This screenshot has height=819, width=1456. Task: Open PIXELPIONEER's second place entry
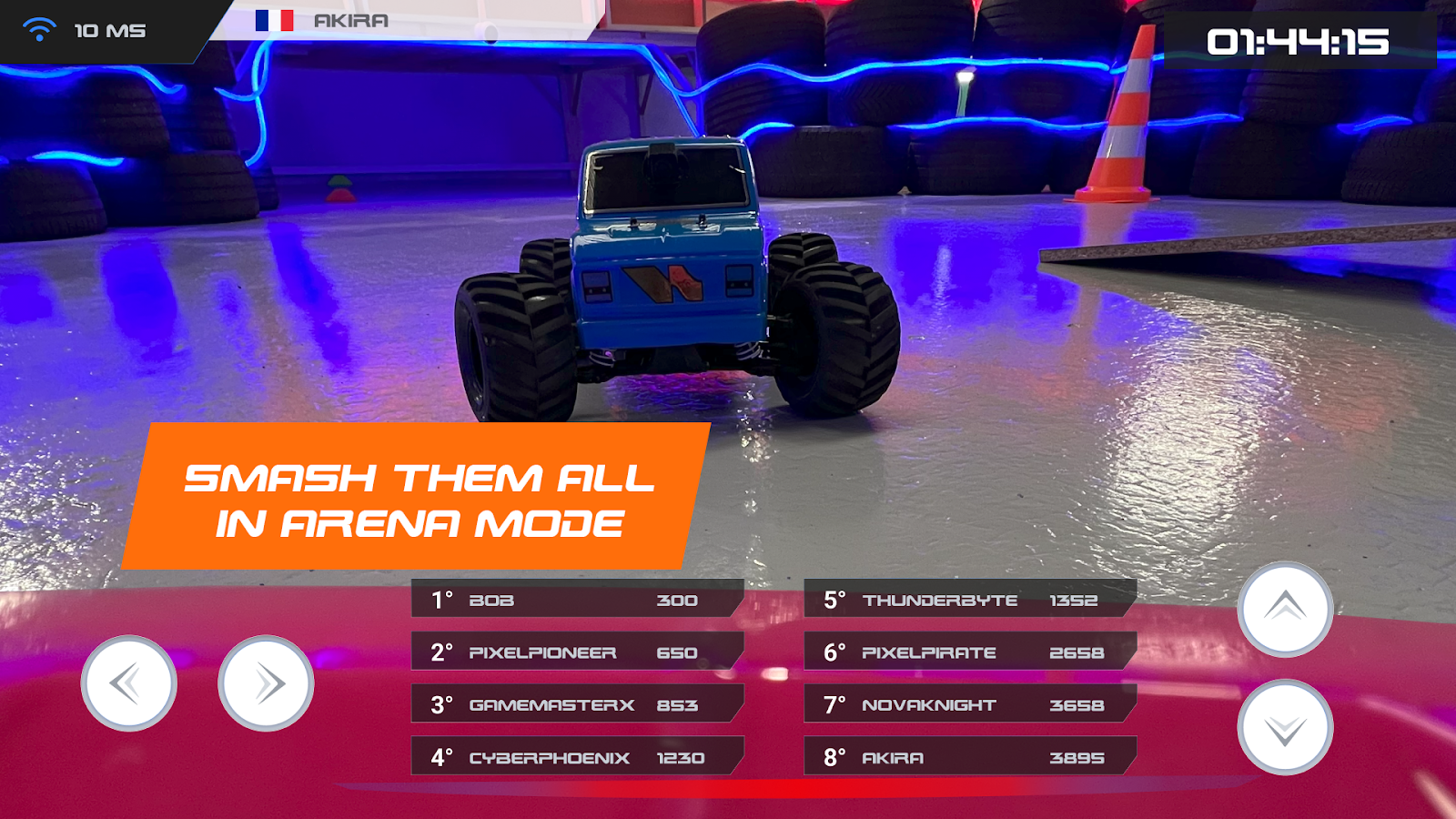tap(573, 652)
